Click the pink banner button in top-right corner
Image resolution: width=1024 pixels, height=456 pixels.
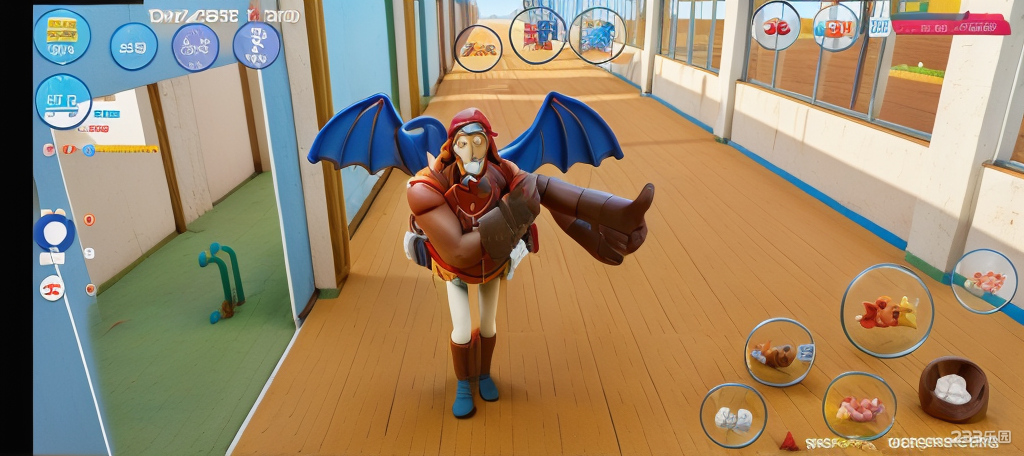tap(950, 24)
